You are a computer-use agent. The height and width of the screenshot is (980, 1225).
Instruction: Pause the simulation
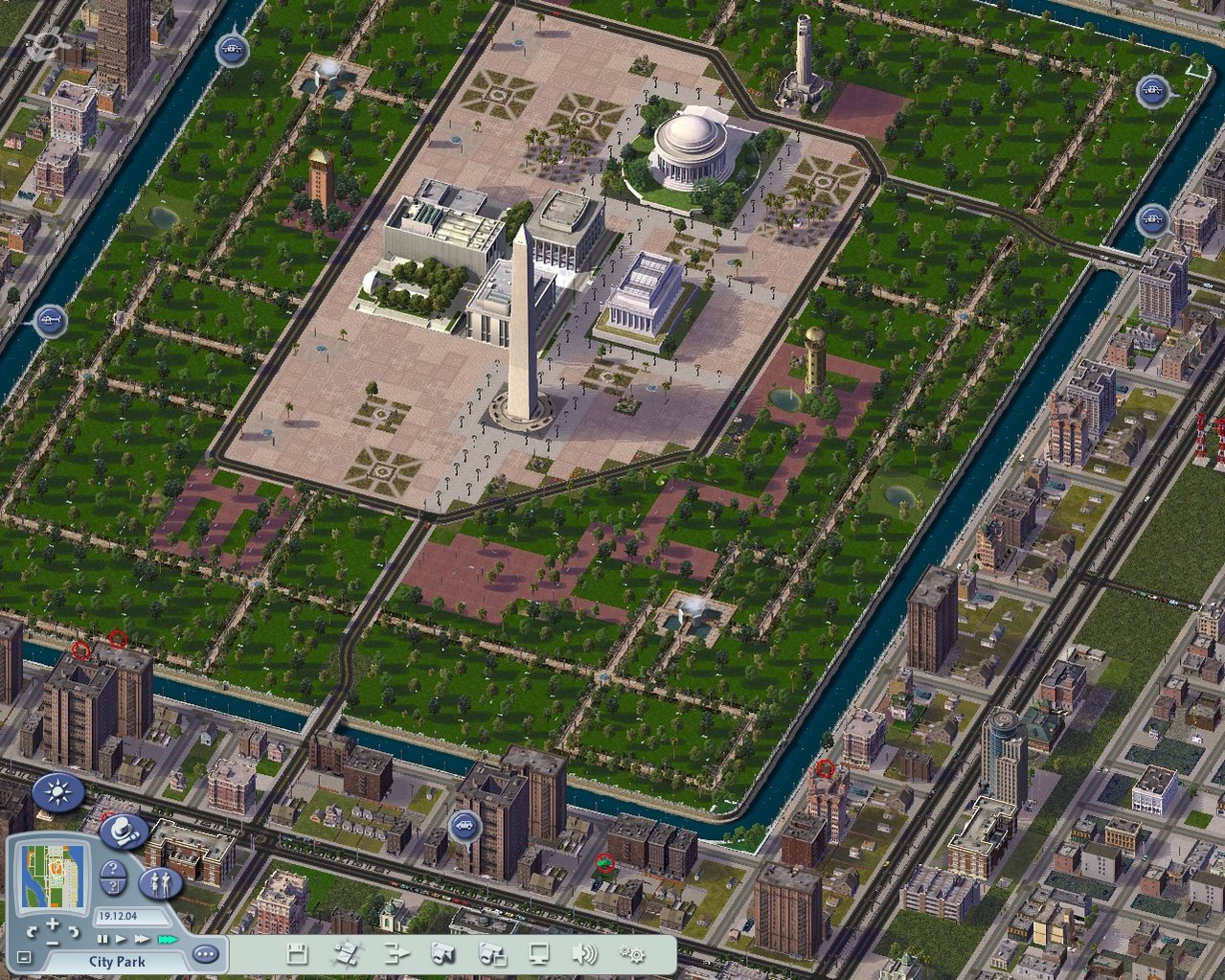pyautogui.click(x=102, y=940)
